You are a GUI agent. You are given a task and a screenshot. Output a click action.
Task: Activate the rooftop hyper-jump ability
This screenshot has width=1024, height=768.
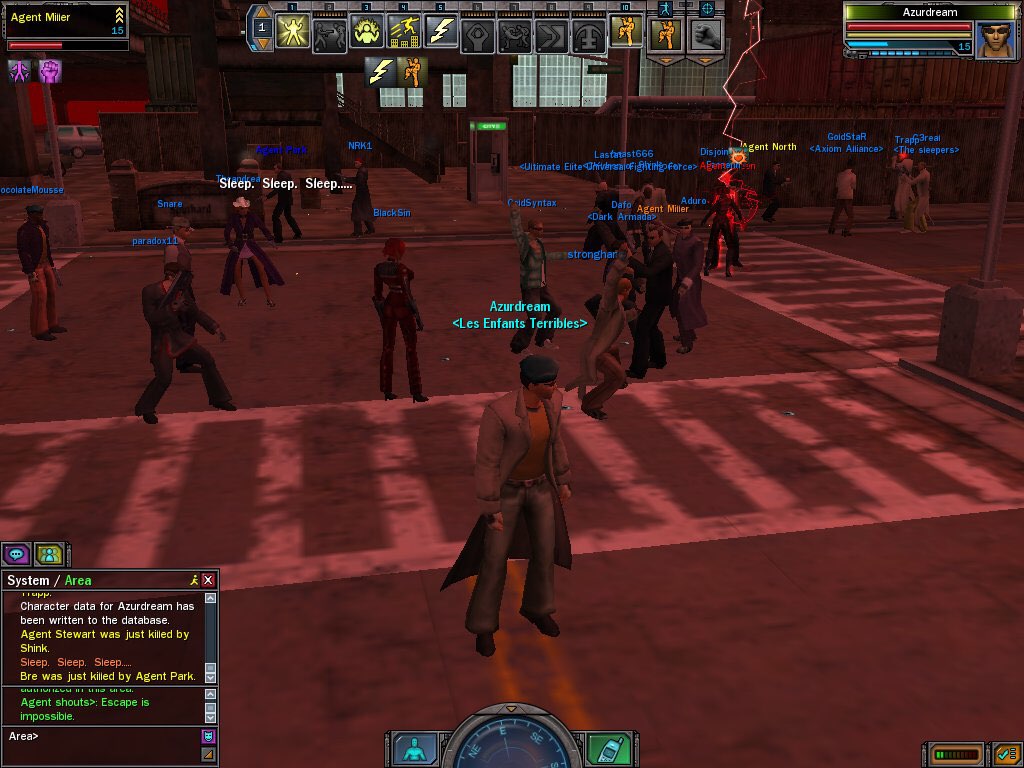pos(404,33)
